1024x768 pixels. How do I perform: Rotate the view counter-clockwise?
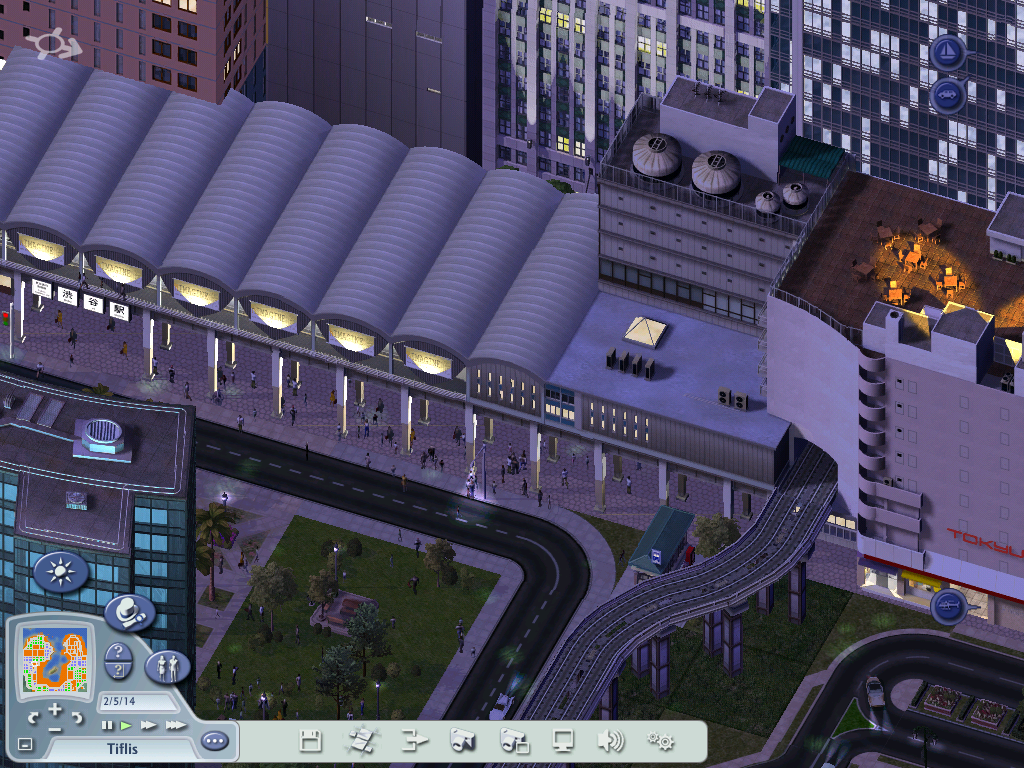(33, 718)
